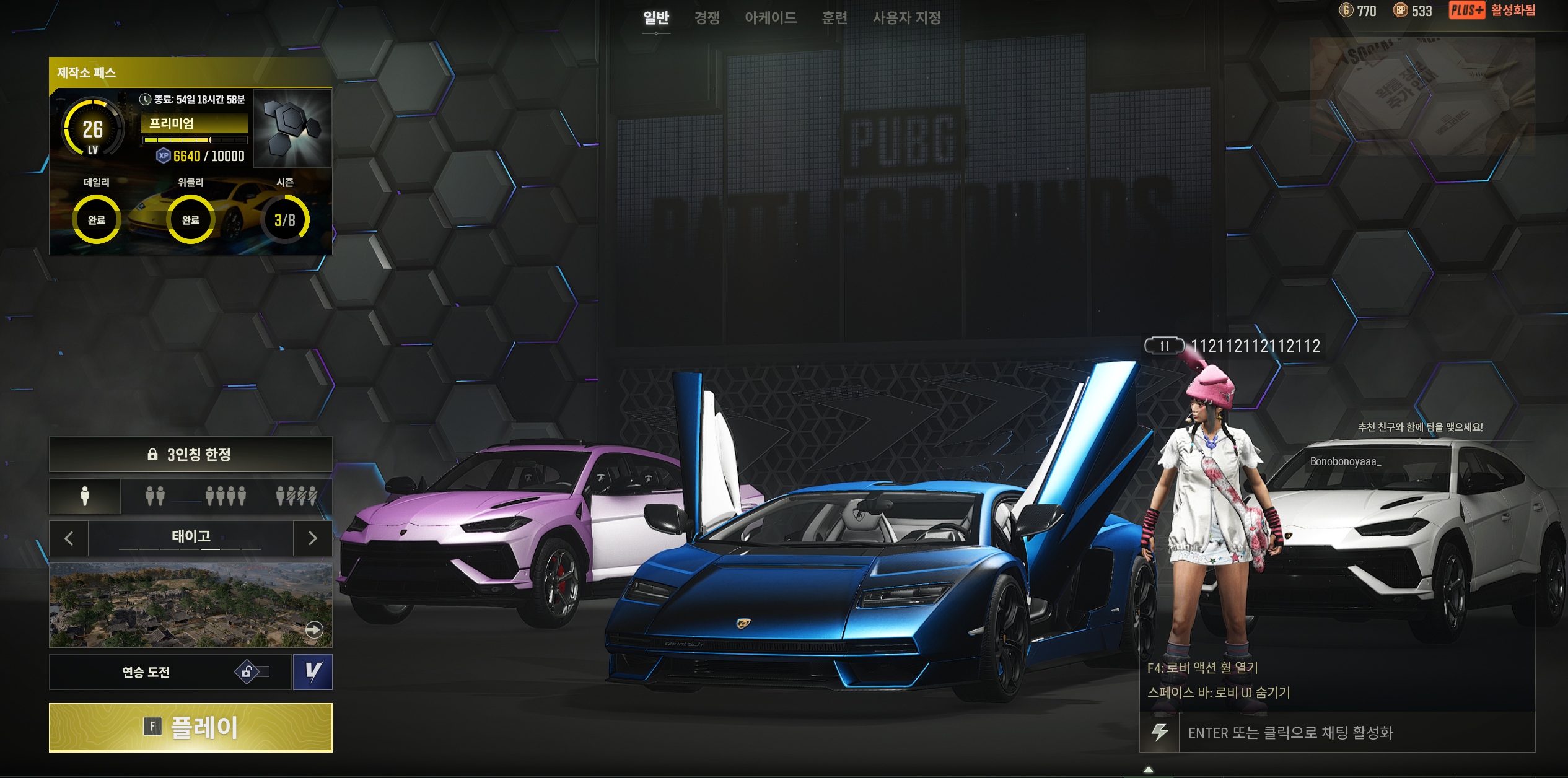Show the next map with right arrow
The width and height of the screenshot is (1568, 778).
(x=312, y=538)
